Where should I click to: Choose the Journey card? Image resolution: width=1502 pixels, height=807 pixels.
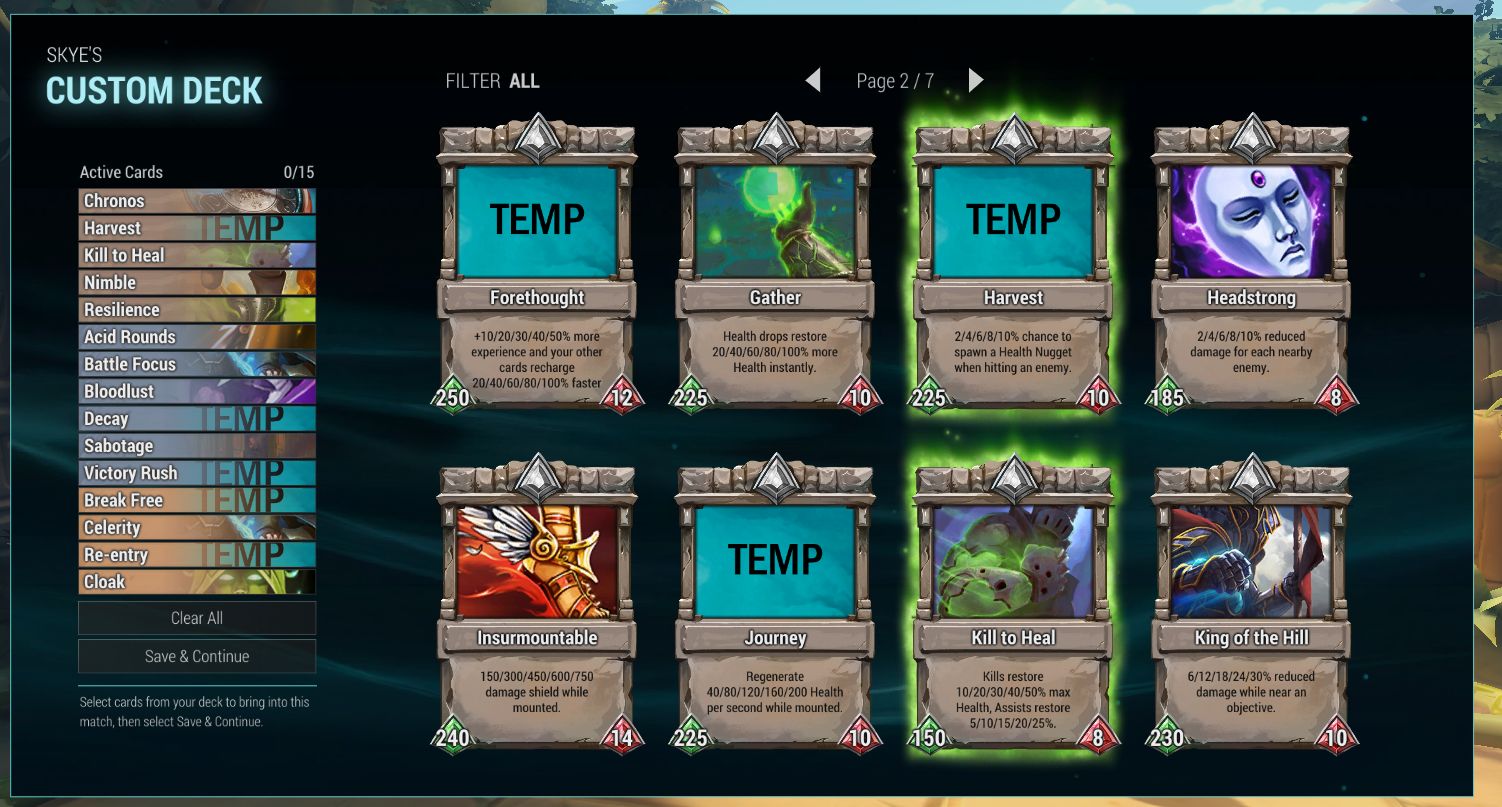pos(775,605)
